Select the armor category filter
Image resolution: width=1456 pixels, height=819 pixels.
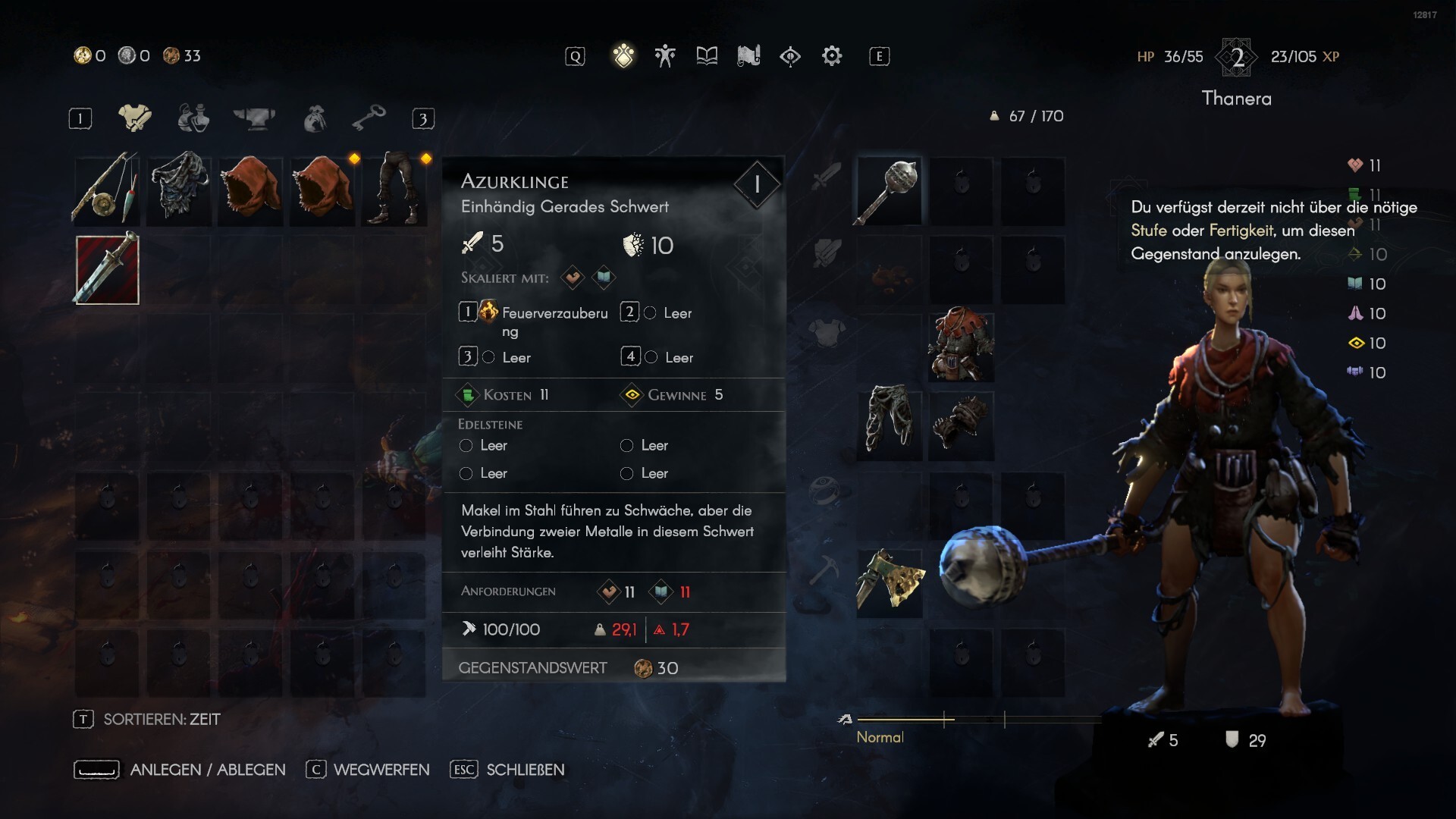click(135, 118)
